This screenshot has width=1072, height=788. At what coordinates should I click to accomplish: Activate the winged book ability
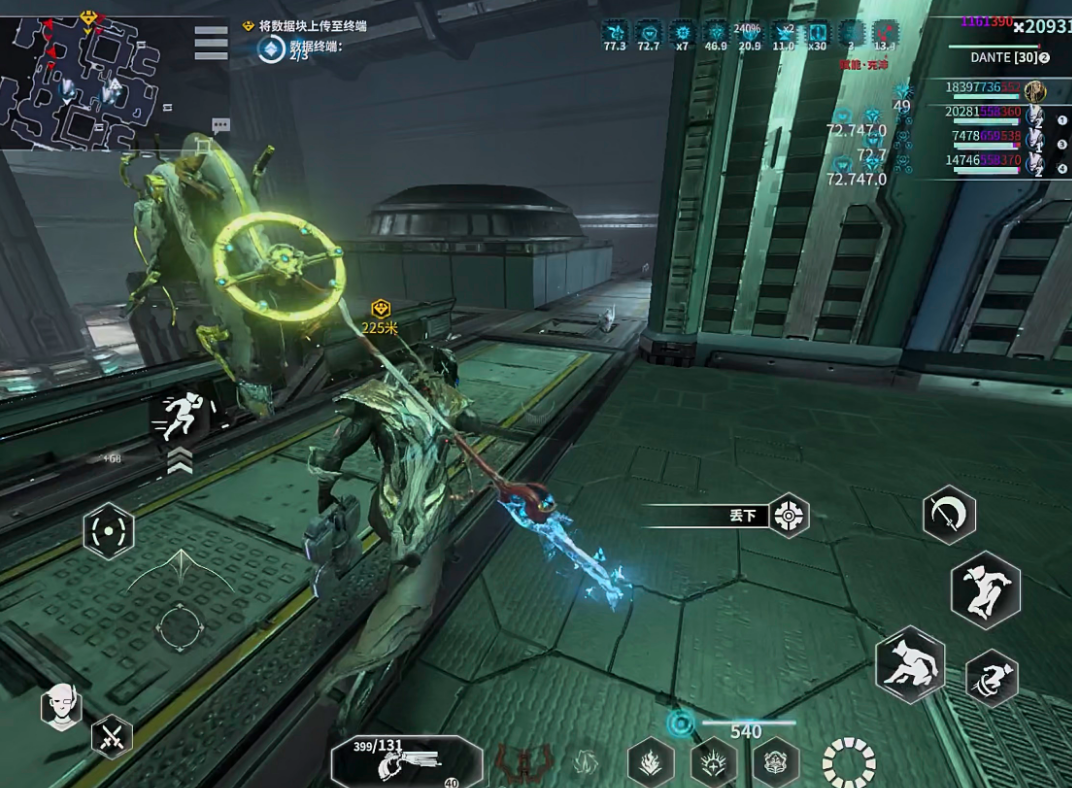(x=776, y=765)
